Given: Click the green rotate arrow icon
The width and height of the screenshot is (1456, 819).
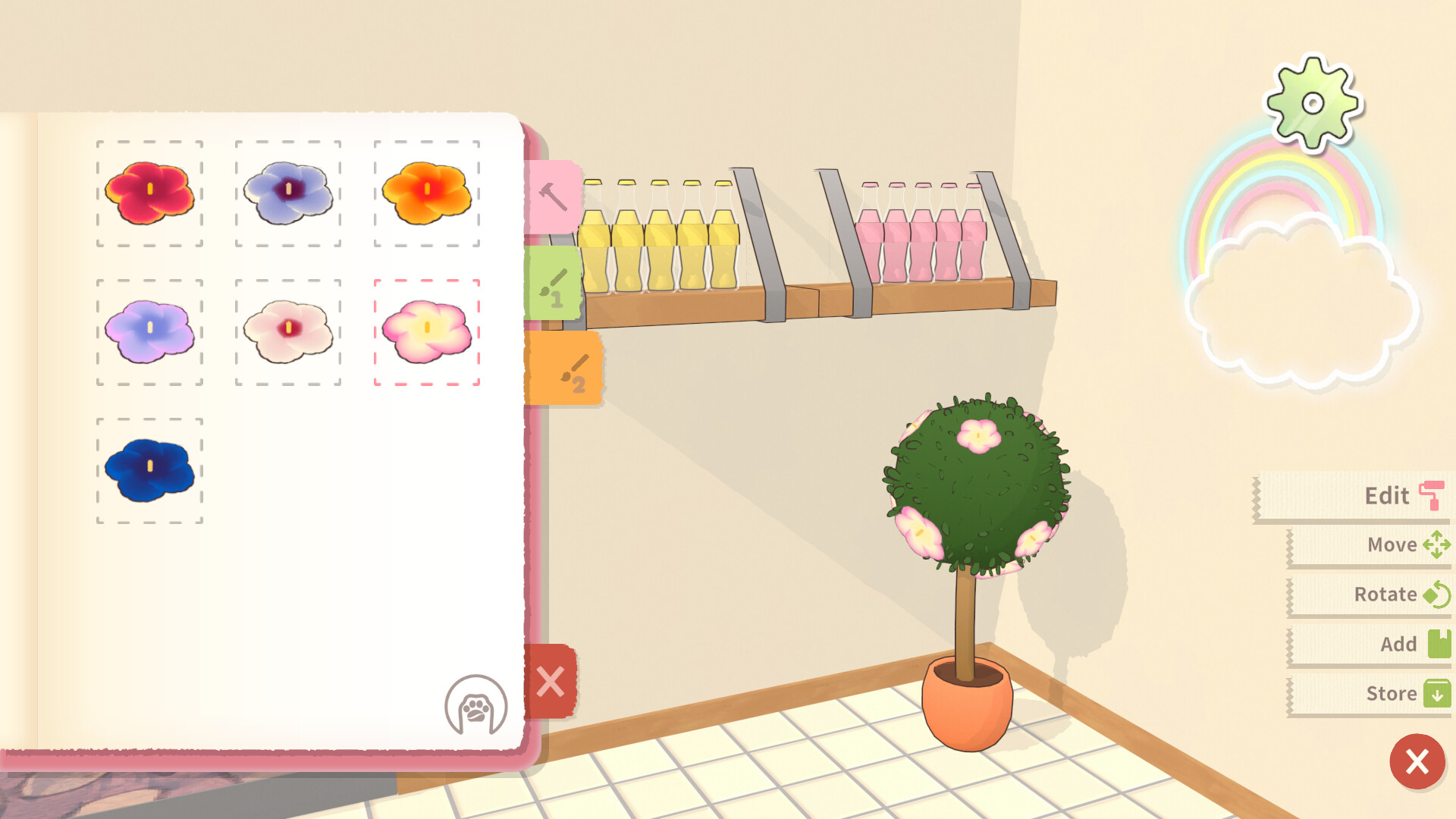Looking at the screenshot, I should tap(1436, 595).
